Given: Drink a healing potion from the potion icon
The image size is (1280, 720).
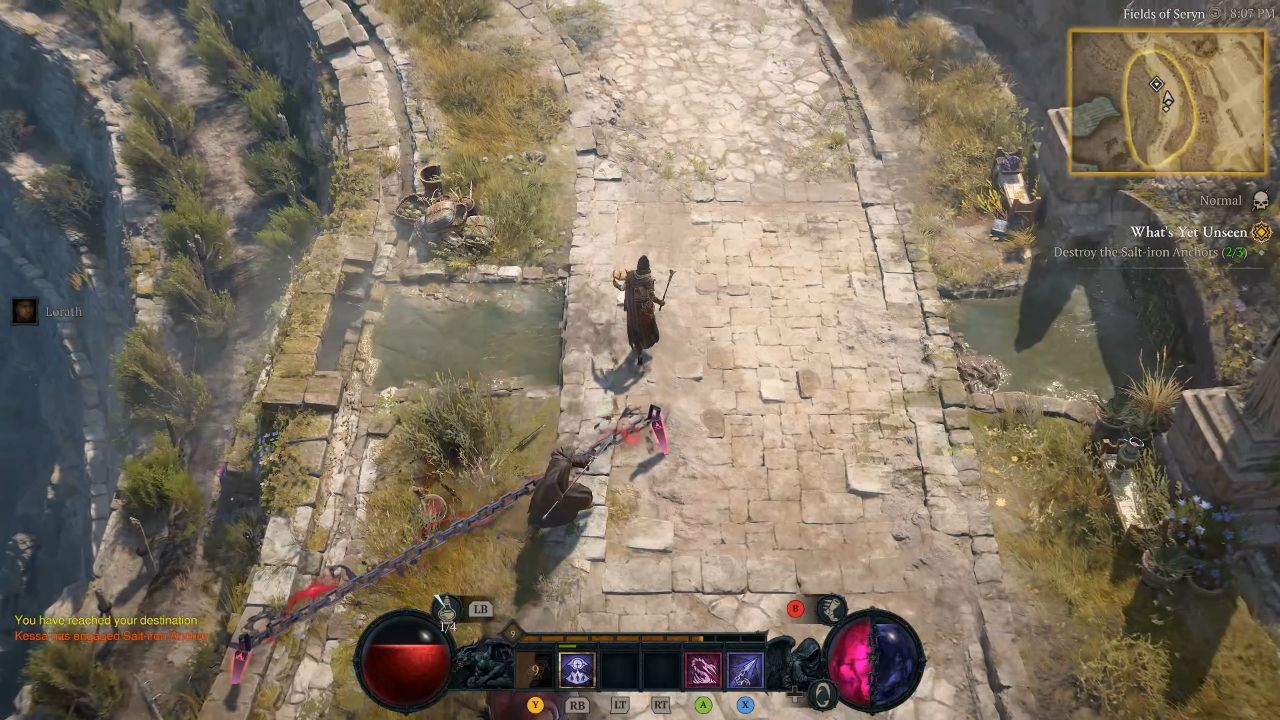Looking at the screenshot, I should tap(448, 609).
